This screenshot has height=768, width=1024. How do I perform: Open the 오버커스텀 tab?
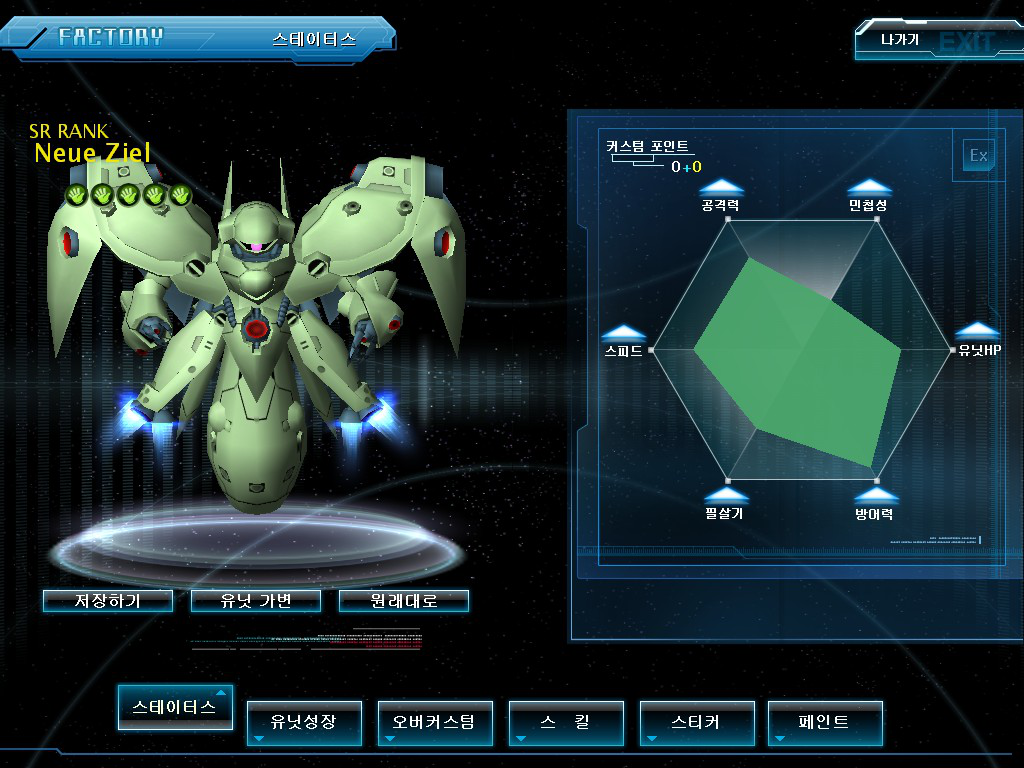[435, 722]
